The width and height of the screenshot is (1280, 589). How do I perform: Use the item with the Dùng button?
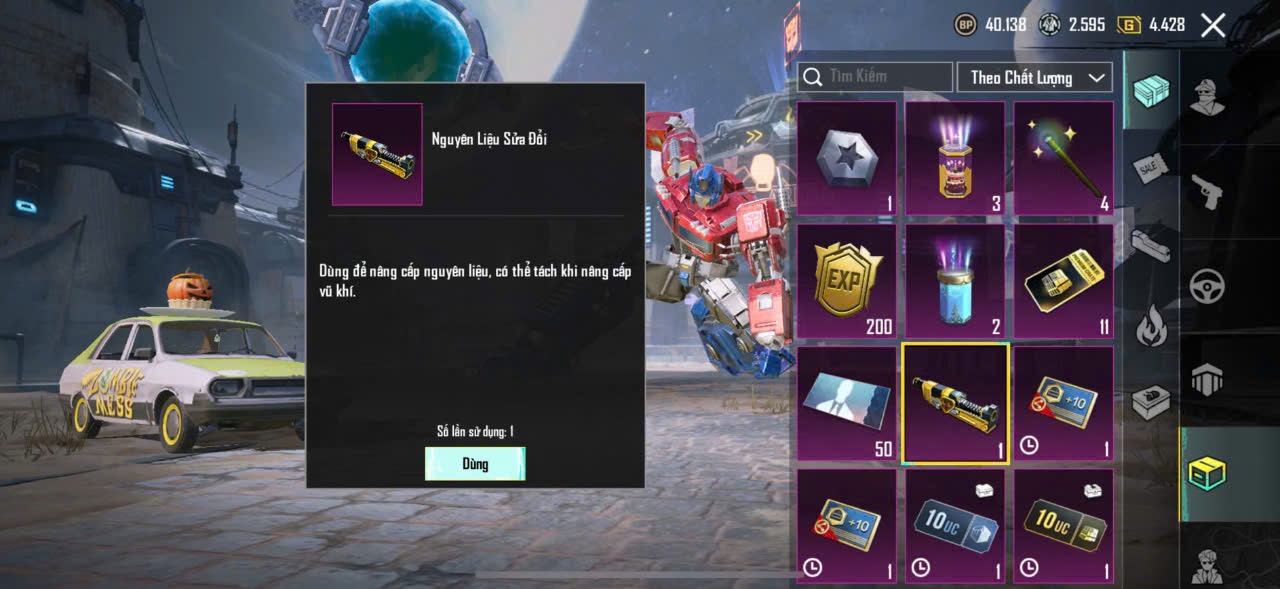tap(475, 464)
